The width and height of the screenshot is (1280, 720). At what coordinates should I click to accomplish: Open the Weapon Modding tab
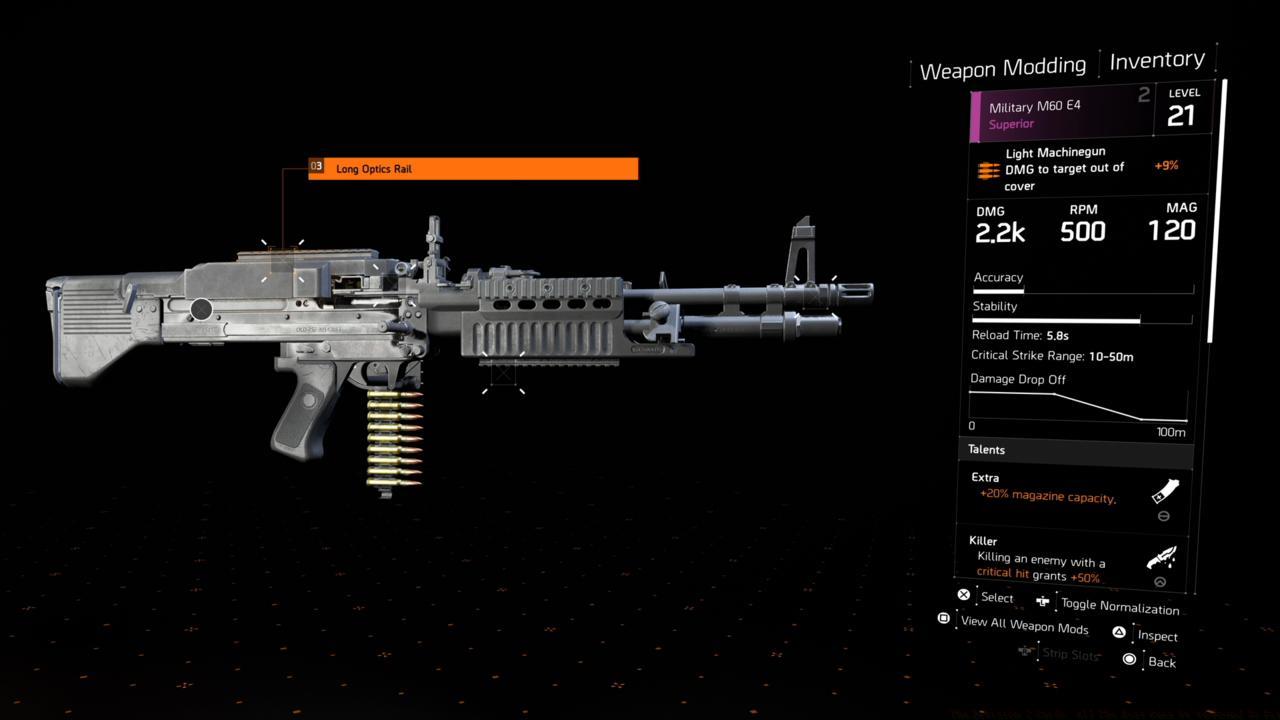click(x=1002, y=67)
